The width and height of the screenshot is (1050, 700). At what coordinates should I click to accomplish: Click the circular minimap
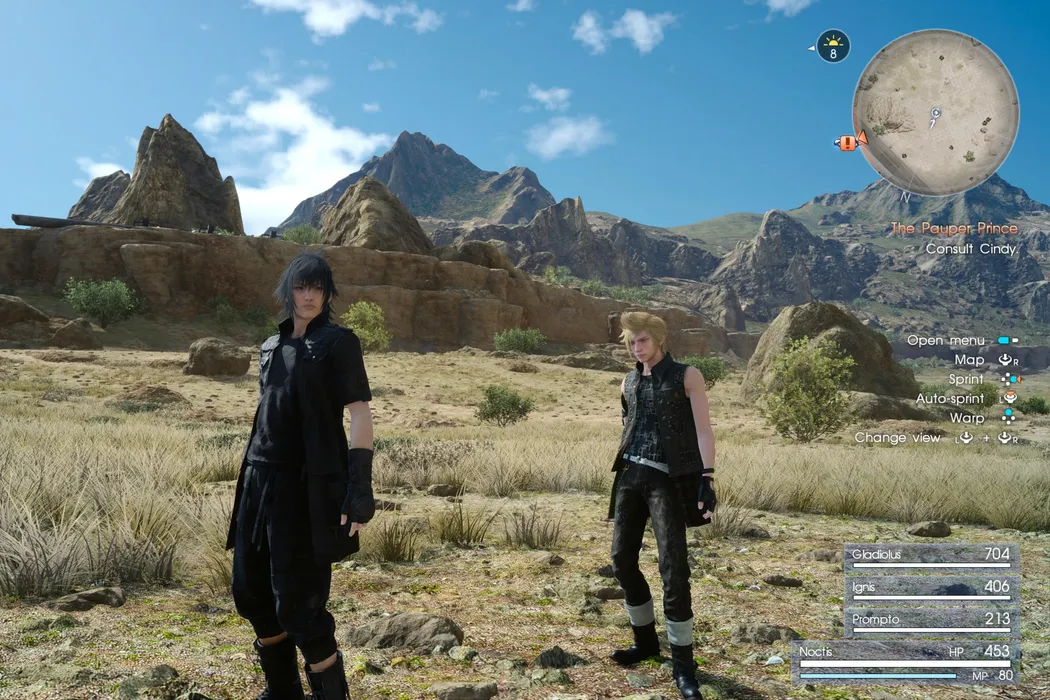935,112
